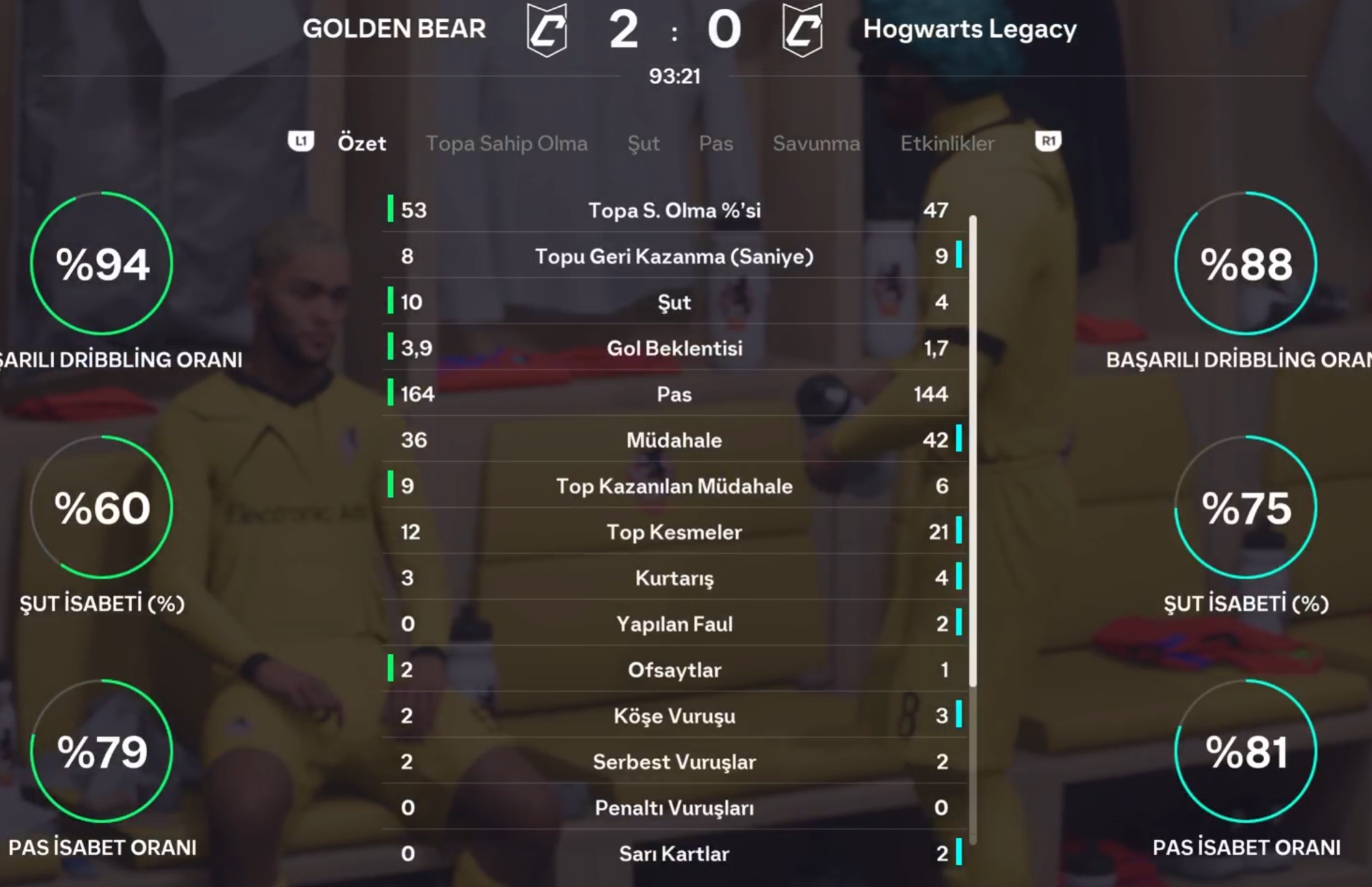Open the Şut statistics tab

643,143
